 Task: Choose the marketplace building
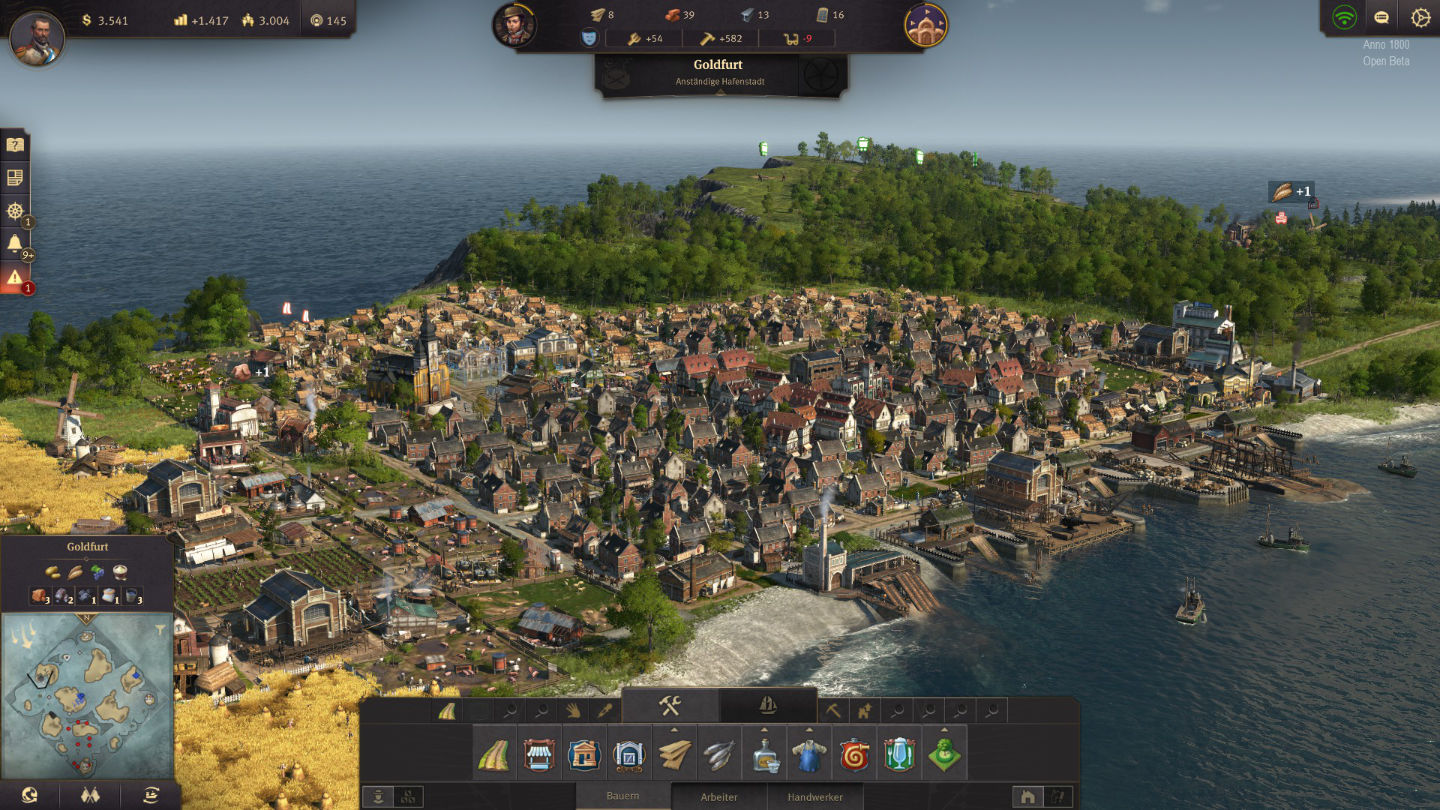click(538, 754)
